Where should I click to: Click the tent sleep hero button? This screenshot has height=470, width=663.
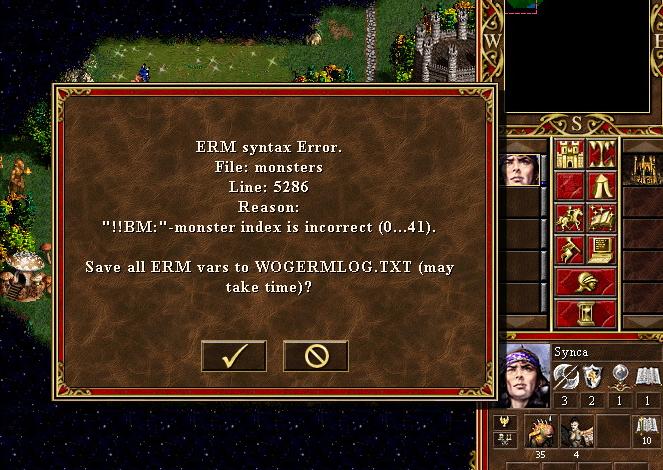(602, 186)
